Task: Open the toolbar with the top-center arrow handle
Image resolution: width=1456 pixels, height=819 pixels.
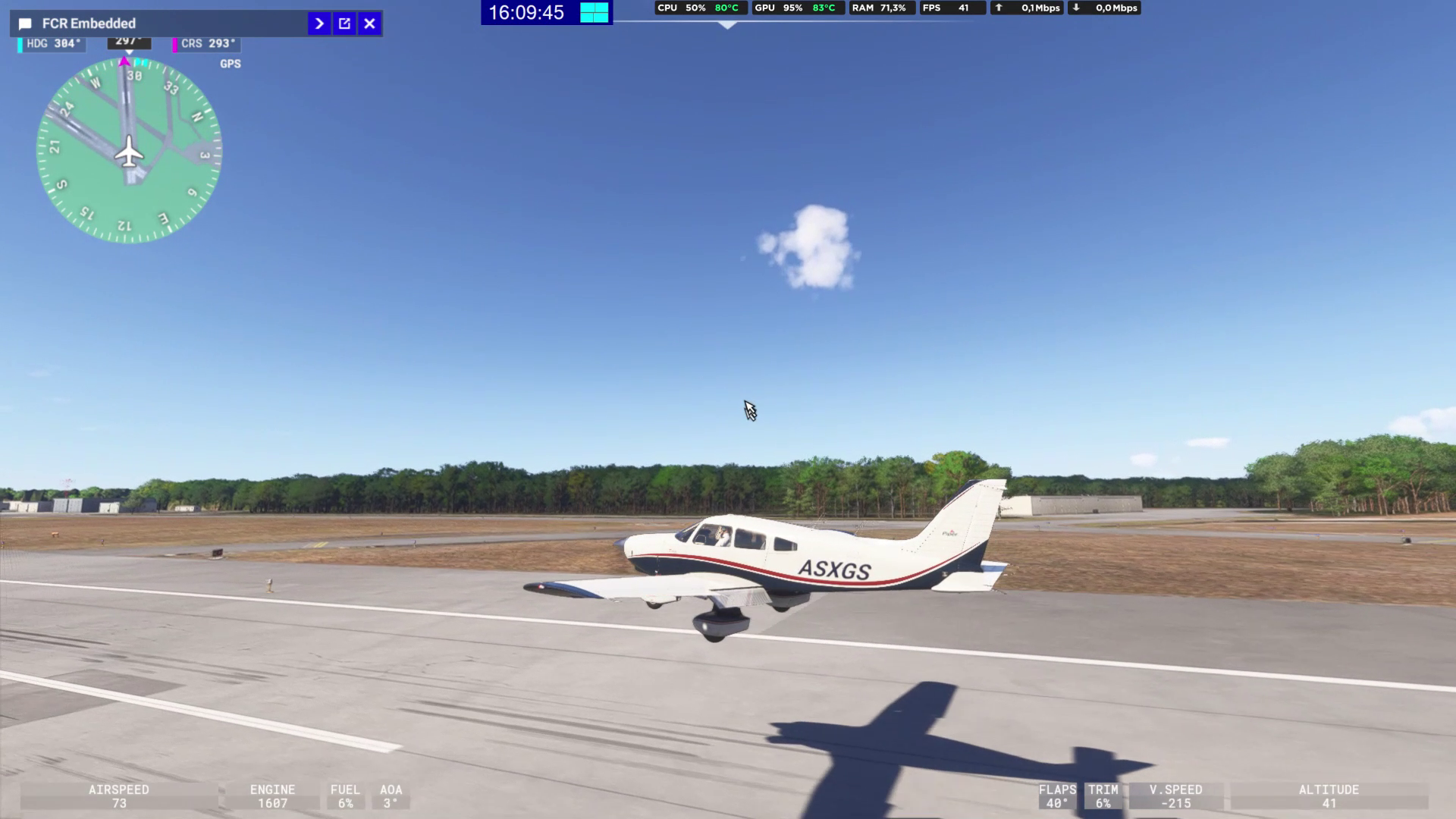Action: pos(727,25)
